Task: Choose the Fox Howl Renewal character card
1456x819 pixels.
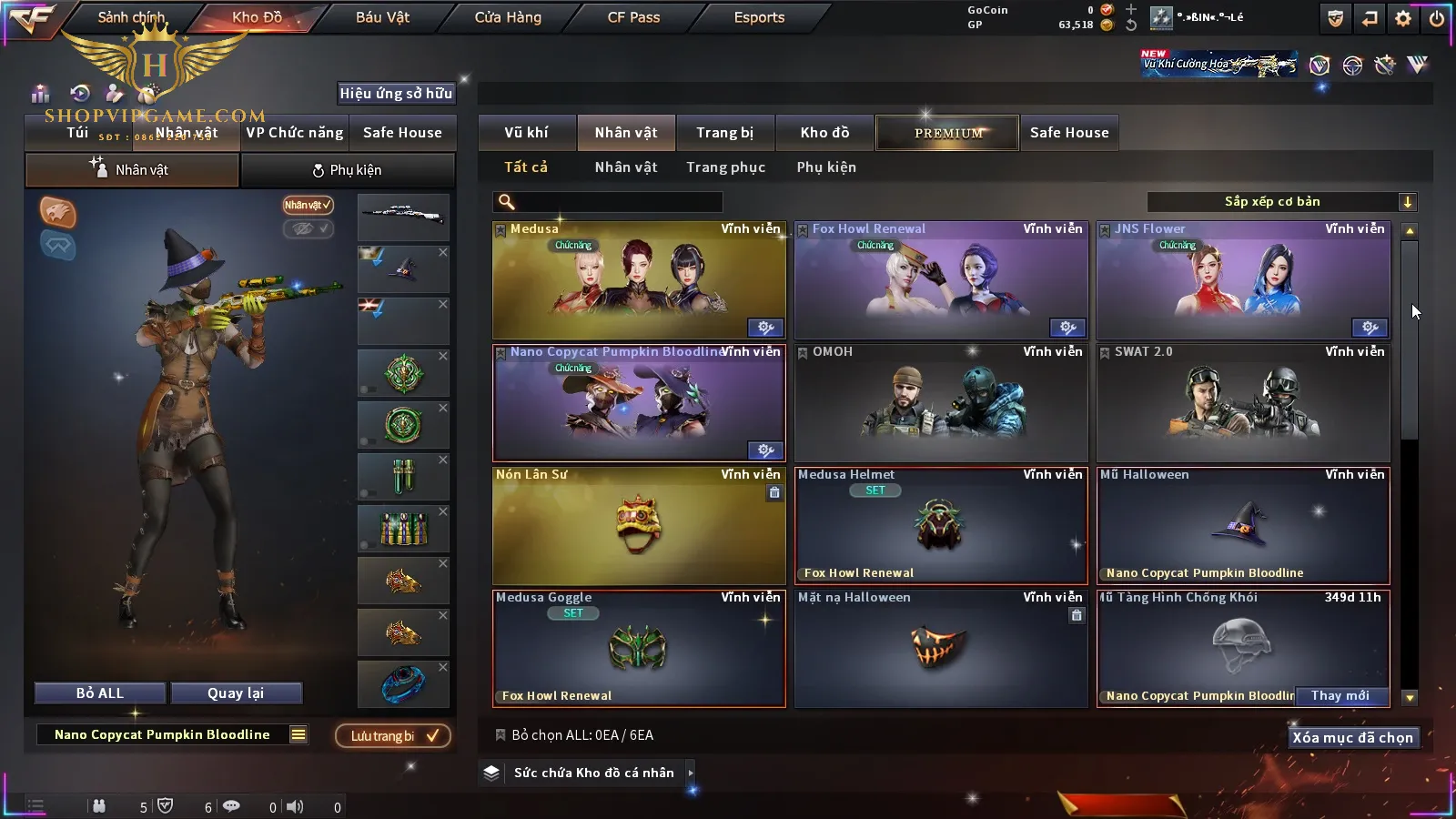Action: [x=940, y=280]
